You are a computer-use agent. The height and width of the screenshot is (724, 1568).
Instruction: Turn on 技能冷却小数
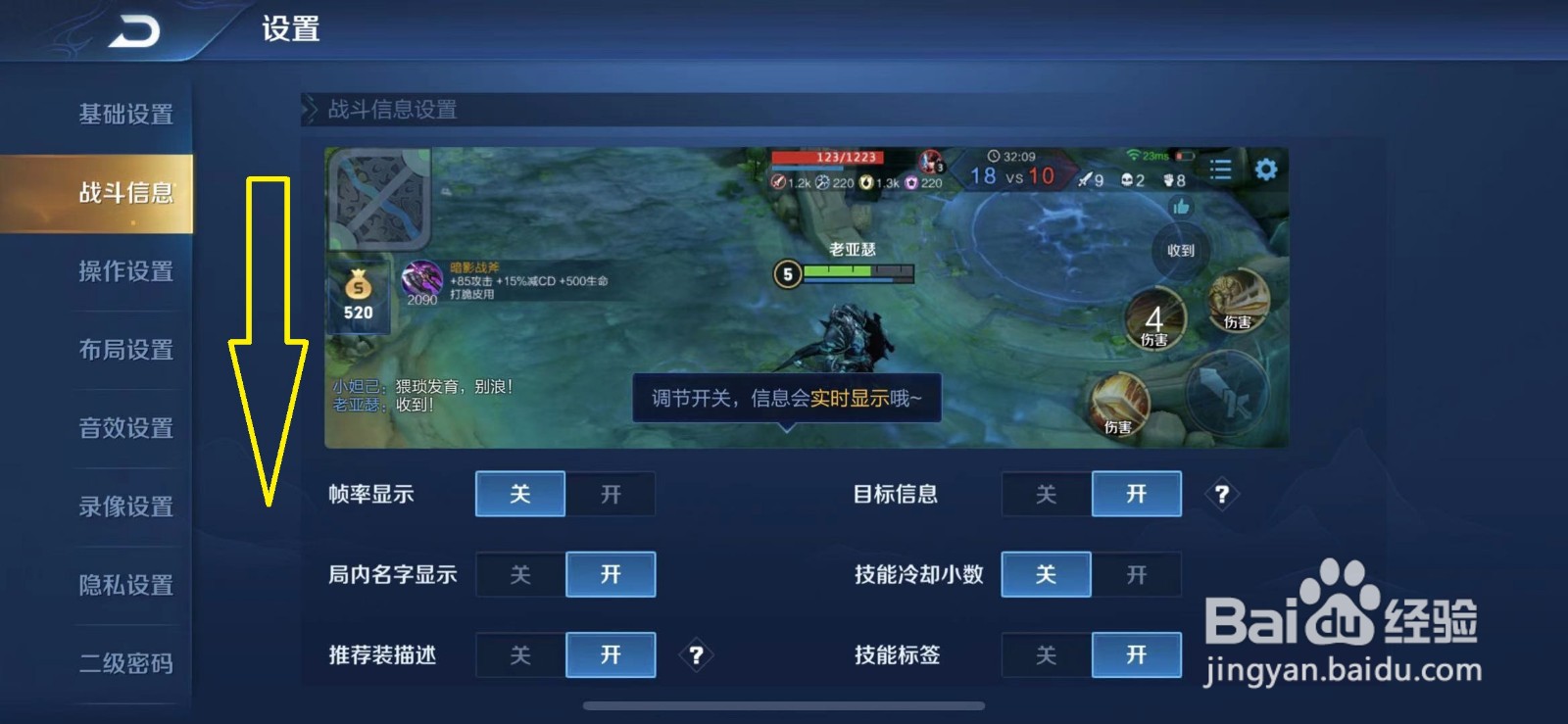(x=1136, y=574)
